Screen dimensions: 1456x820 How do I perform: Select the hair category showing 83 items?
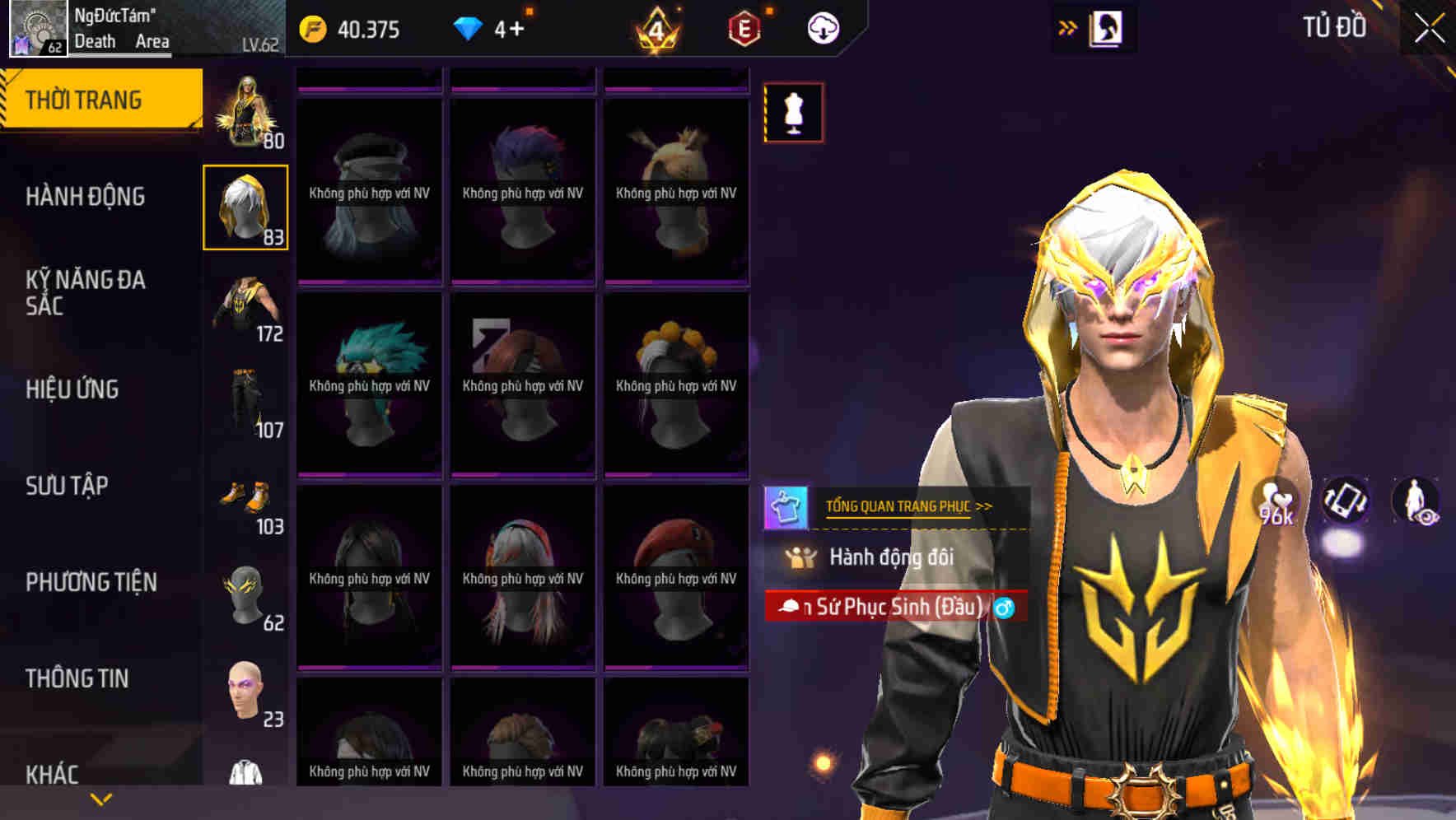[246, 206]
